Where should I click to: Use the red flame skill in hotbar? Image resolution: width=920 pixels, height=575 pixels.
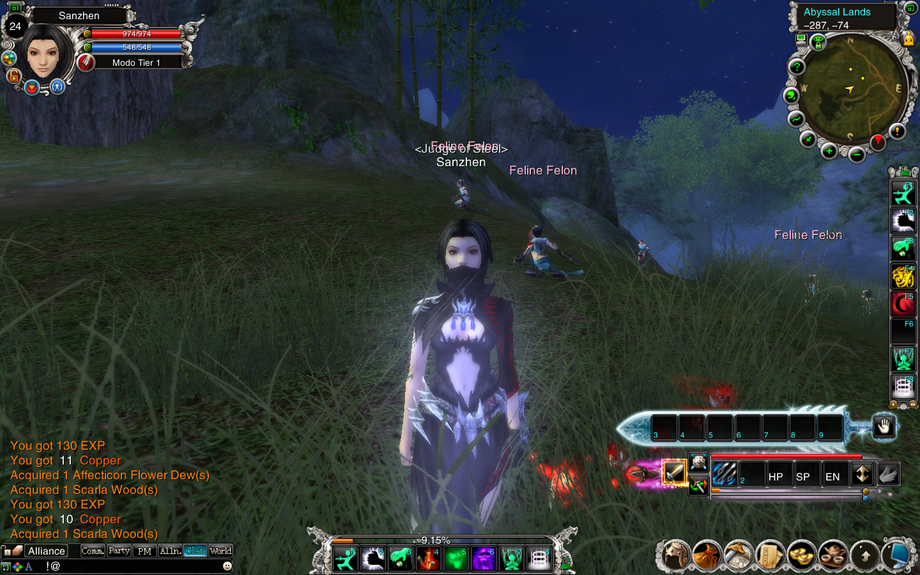tap(429, 557)
